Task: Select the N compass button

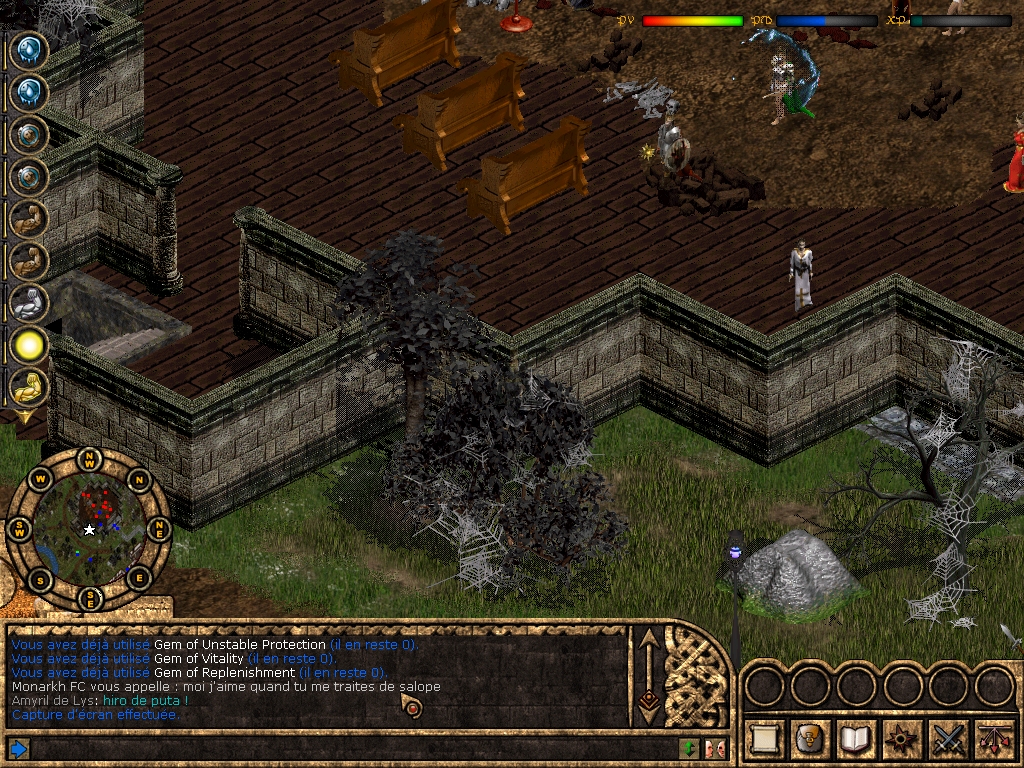Action: [x=139, y=478]
